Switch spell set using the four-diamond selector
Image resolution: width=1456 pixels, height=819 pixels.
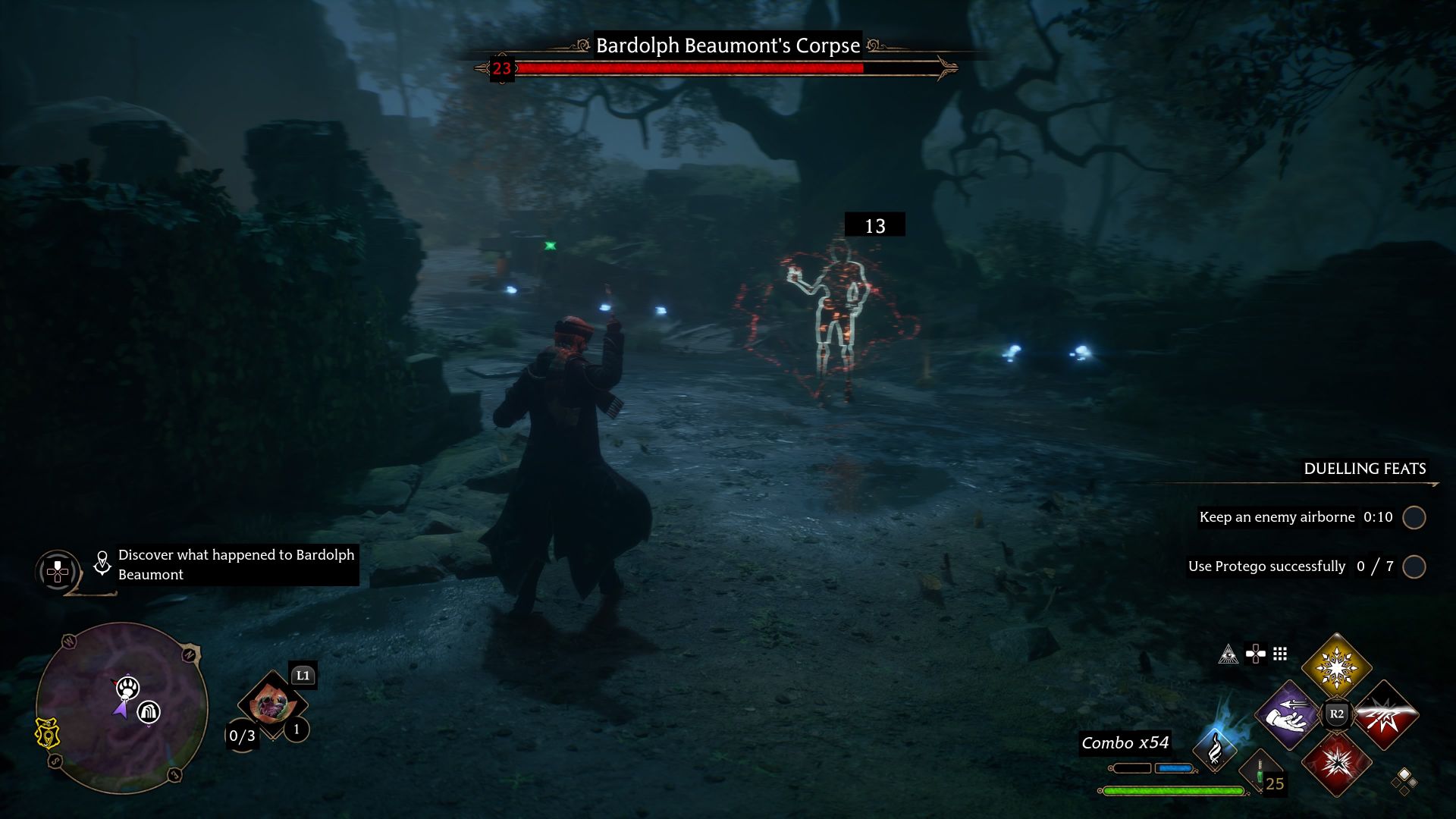(1404, 781)
